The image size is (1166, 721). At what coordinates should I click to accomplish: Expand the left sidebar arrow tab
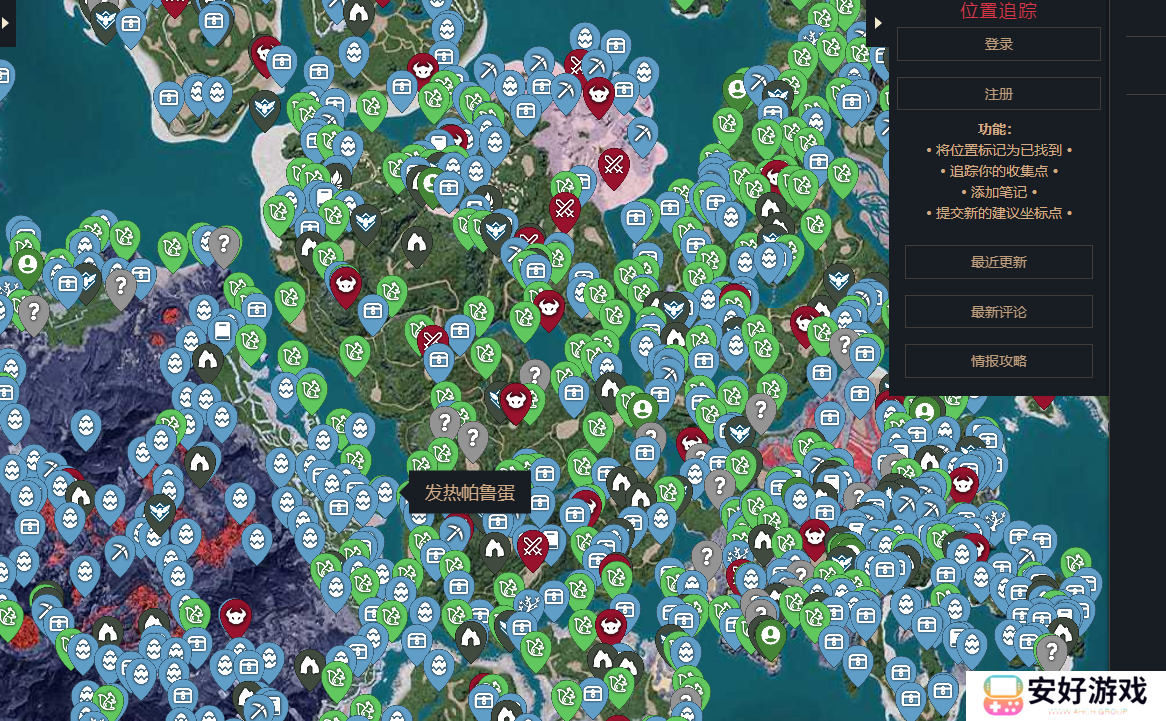6,23
